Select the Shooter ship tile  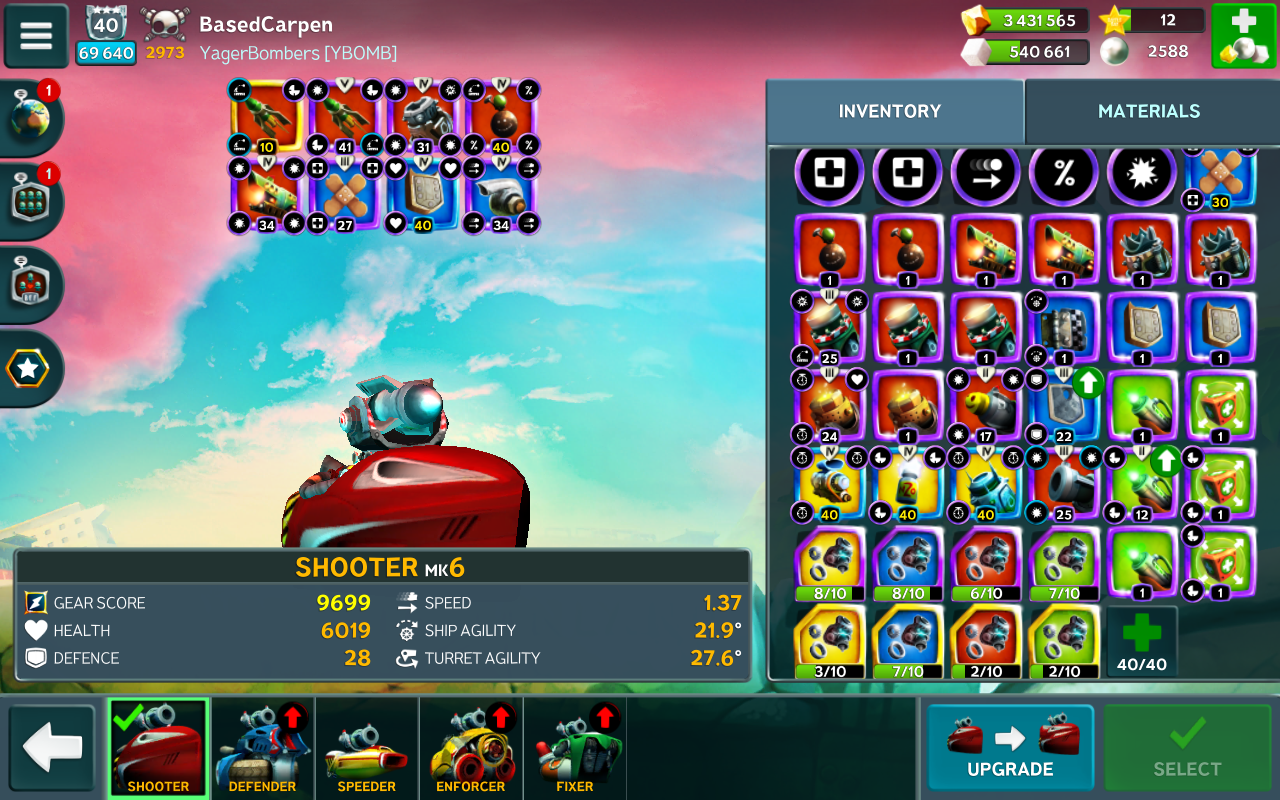coord(158,747)
